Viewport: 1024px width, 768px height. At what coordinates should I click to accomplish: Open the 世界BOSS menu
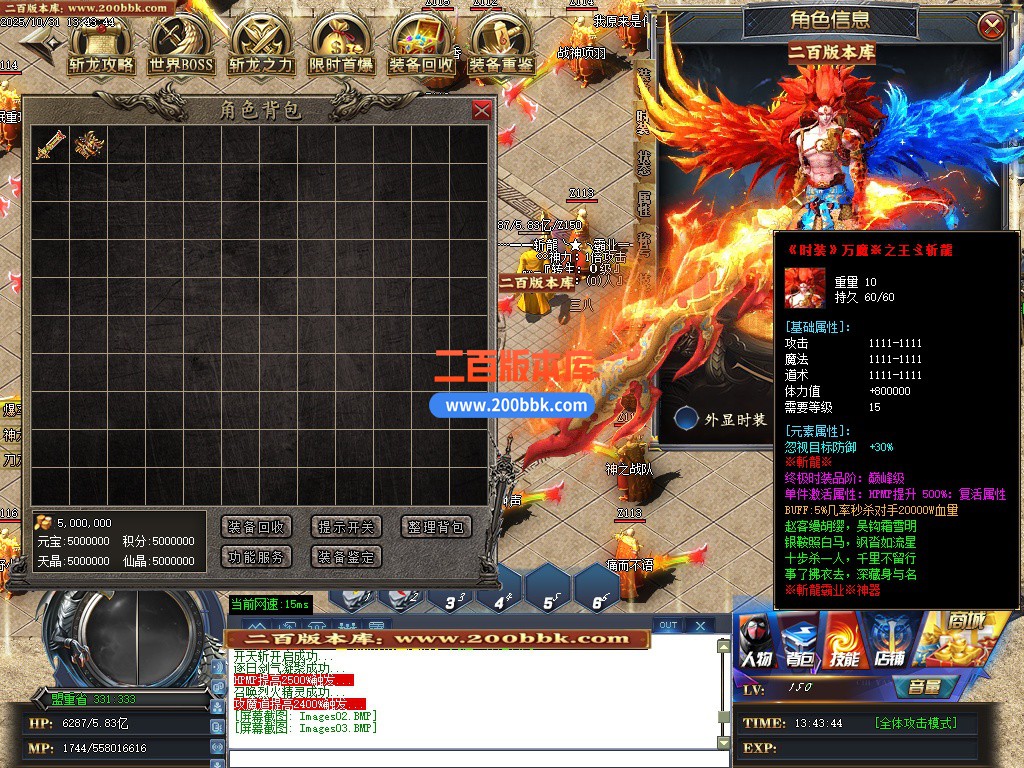(182, 47)
